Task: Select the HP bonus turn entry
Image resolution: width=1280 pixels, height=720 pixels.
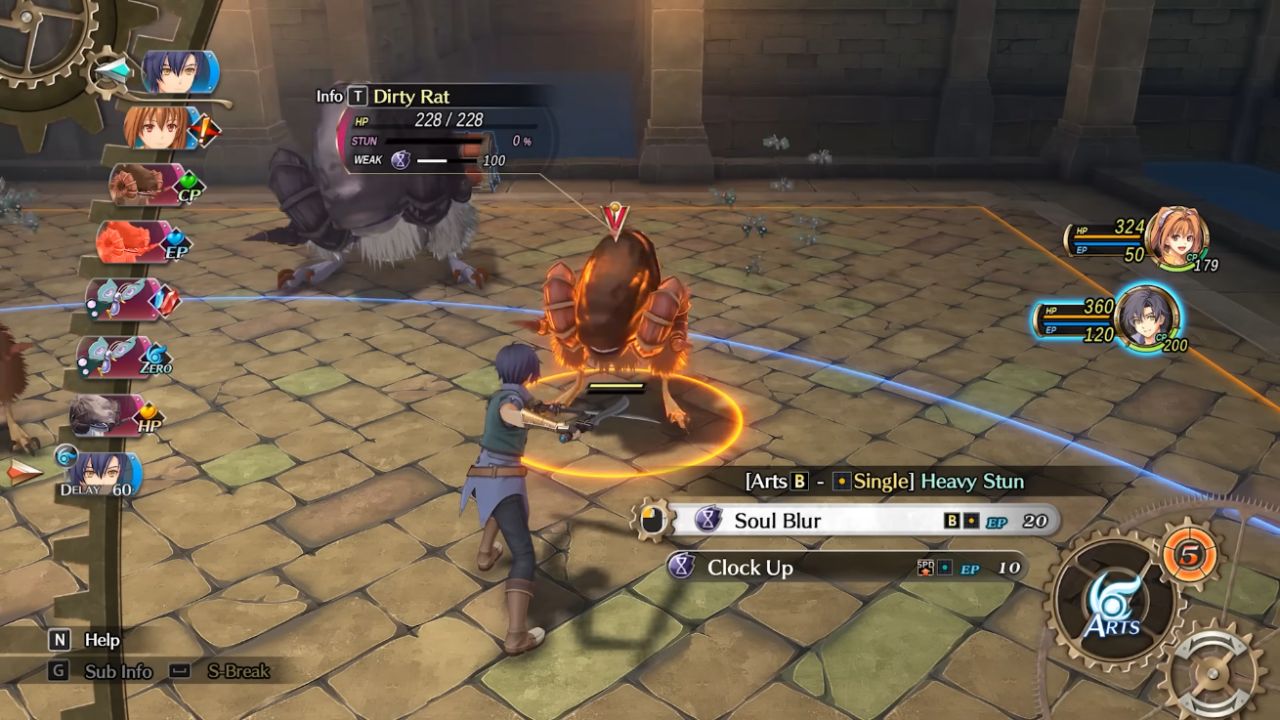Action: click(x=114, y=414)
